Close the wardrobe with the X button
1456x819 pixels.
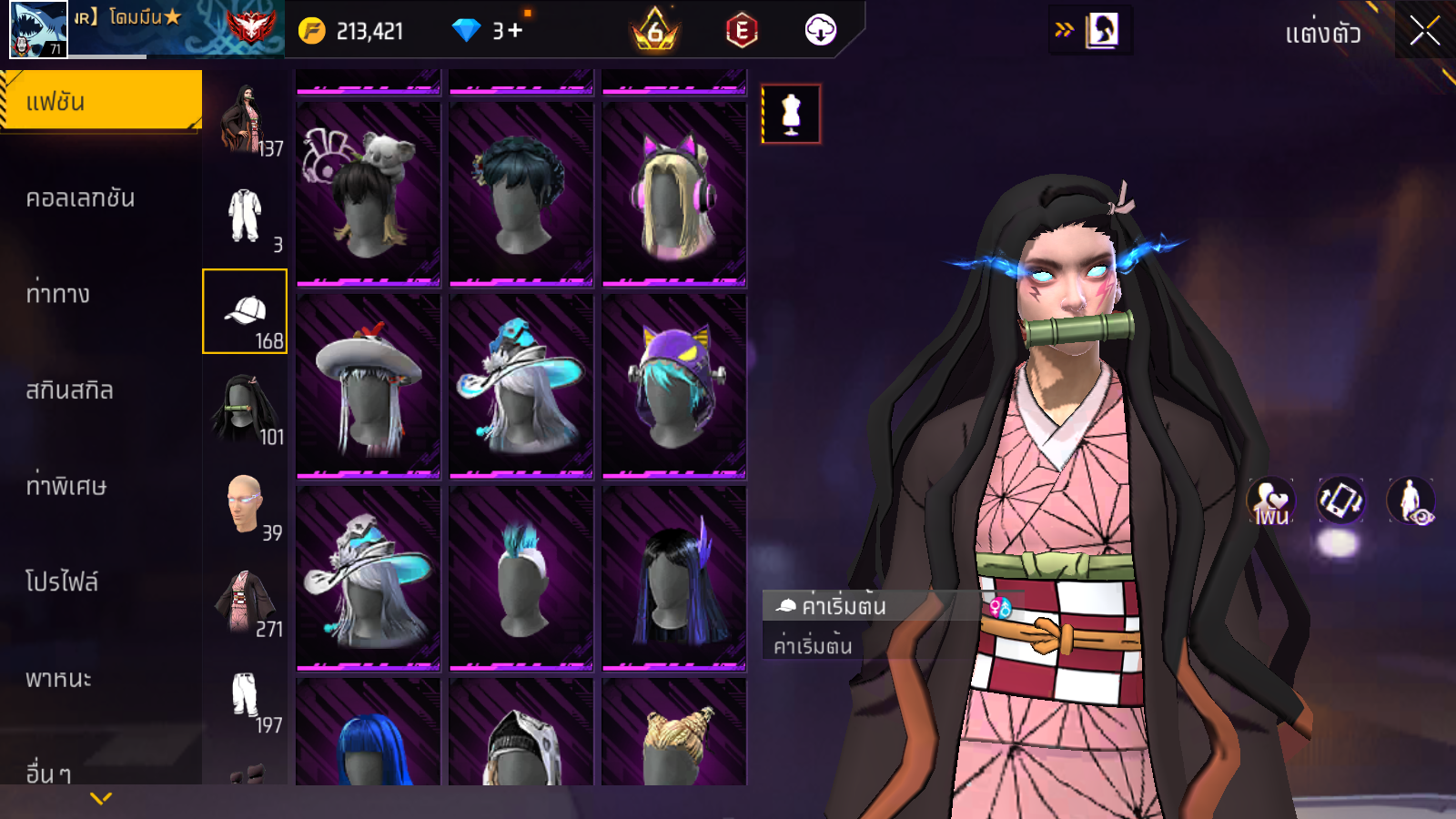coord(1424,31)
